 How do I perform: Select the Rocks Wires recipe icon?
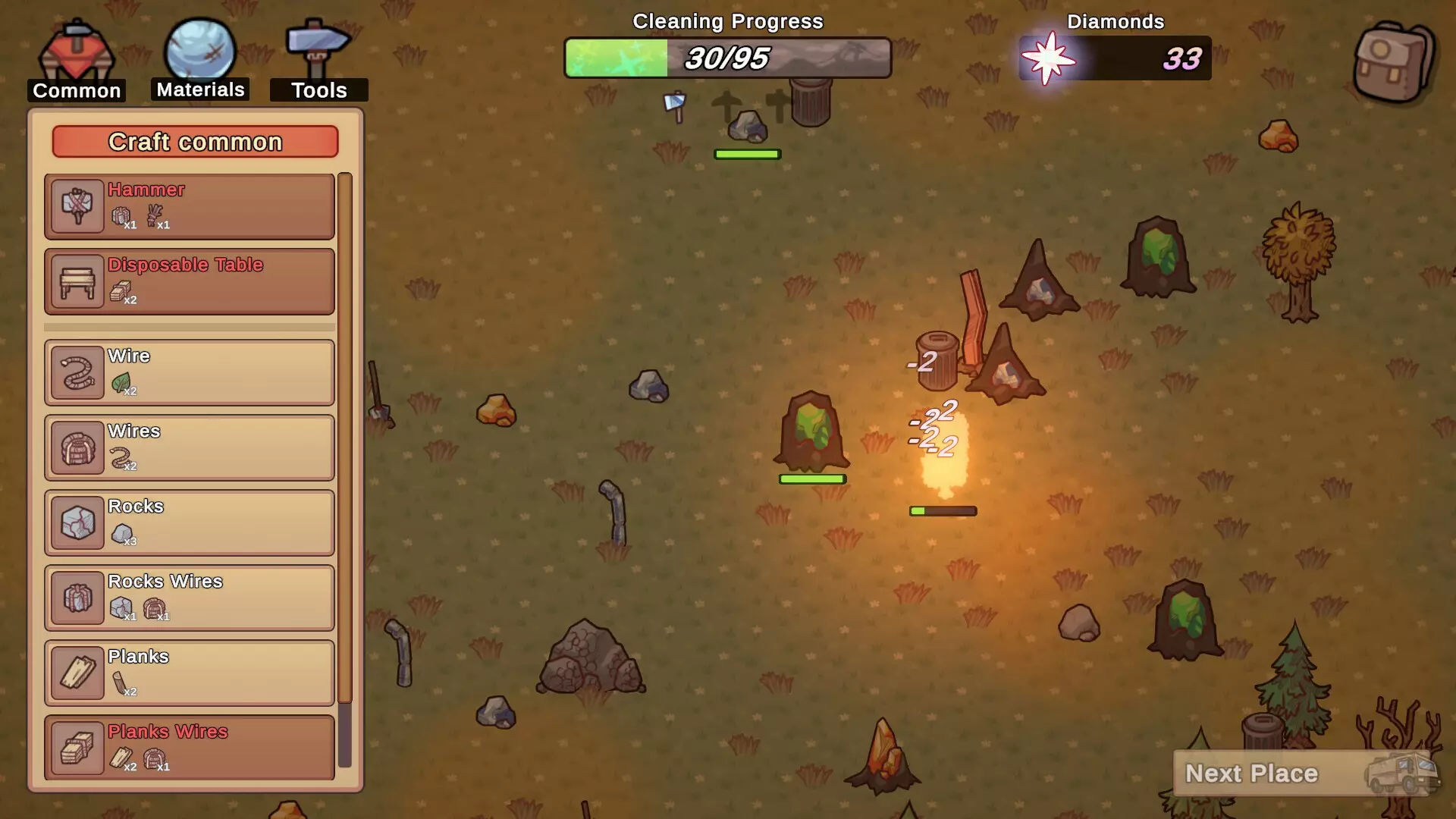76,597
